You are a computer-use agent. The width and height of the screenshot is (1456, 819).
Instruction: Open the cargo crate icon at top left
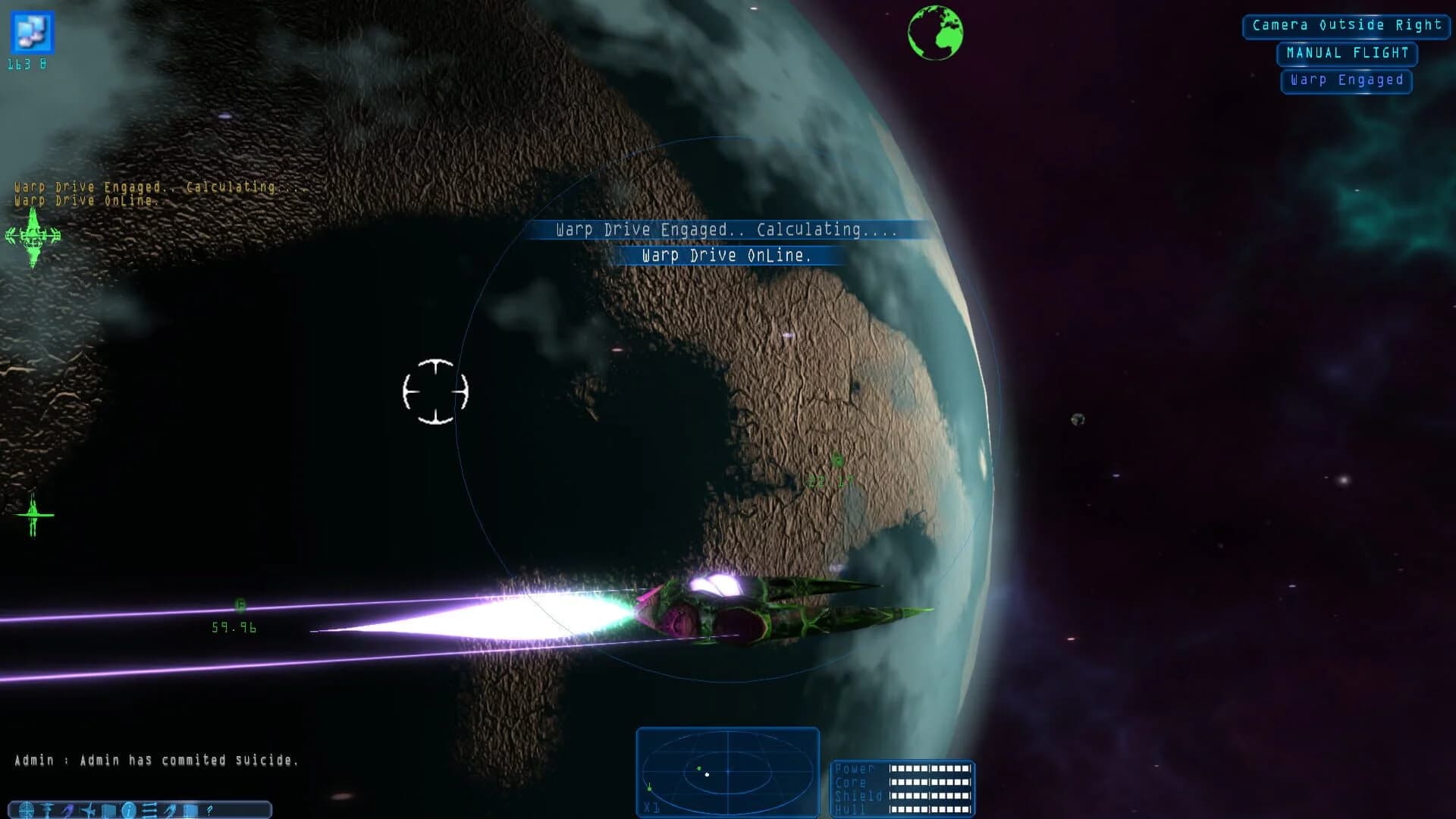click(32, 32)
